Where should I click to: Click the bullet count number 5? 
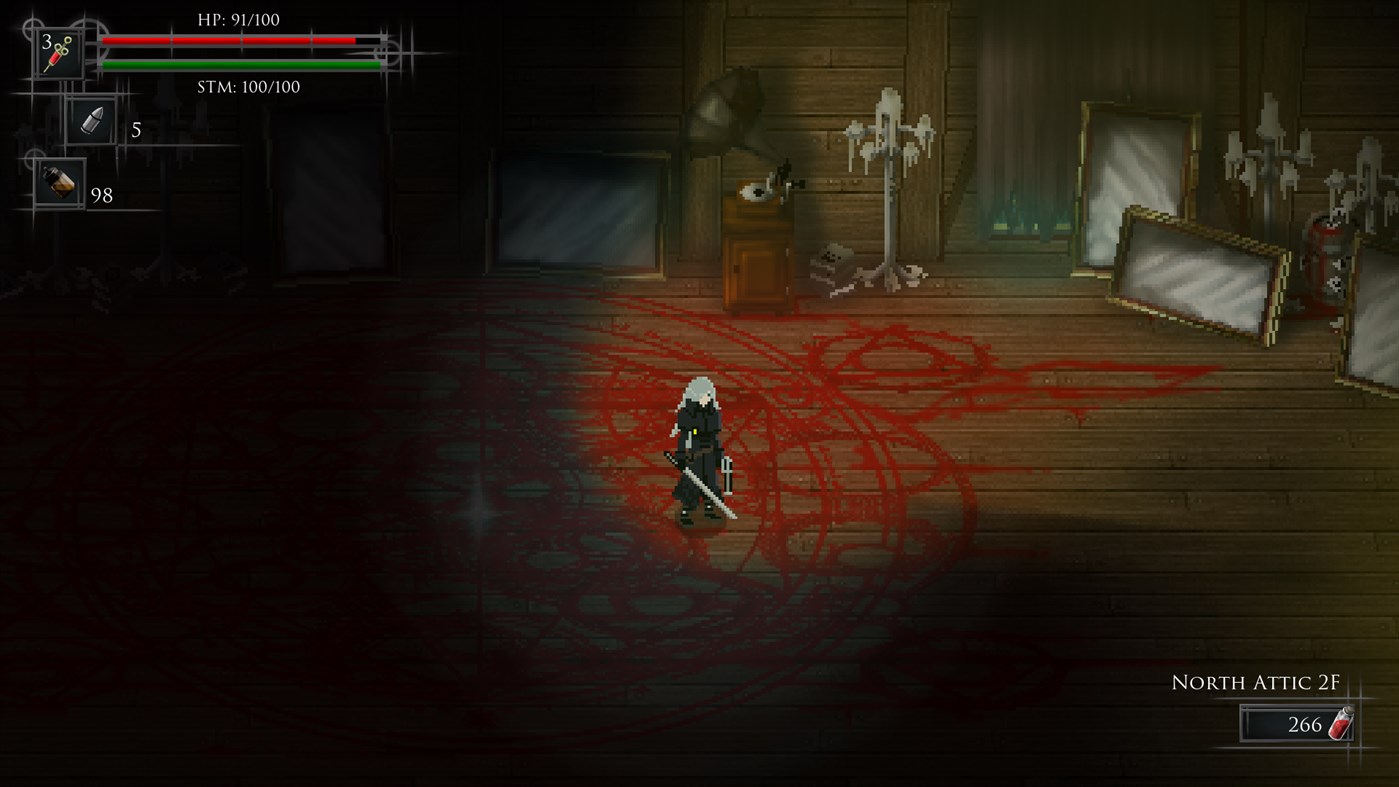(x=137, y=127)
